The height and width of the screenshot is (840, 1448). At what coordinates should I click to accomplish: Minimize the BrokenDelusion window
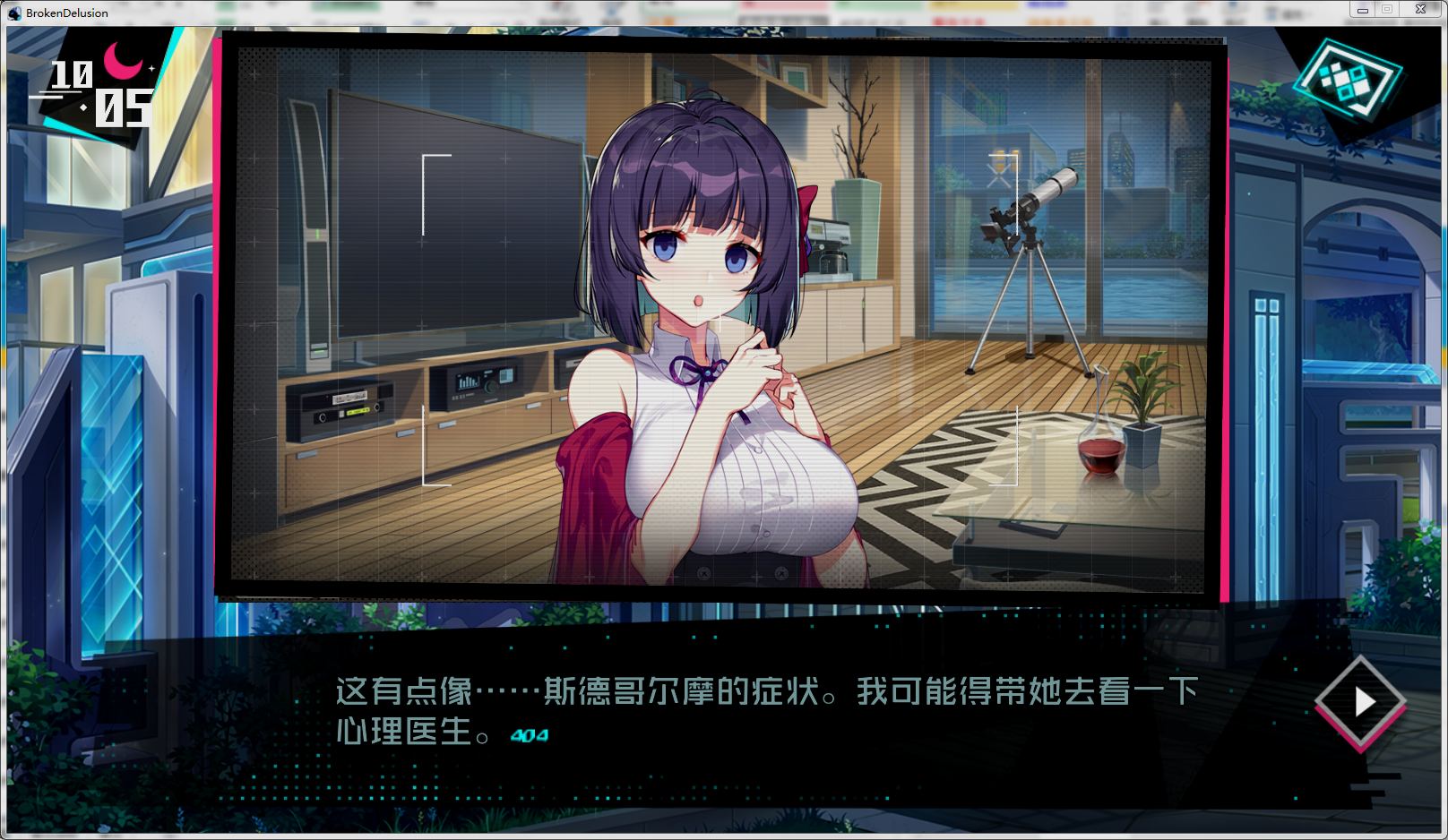[x=1362, y=10]
